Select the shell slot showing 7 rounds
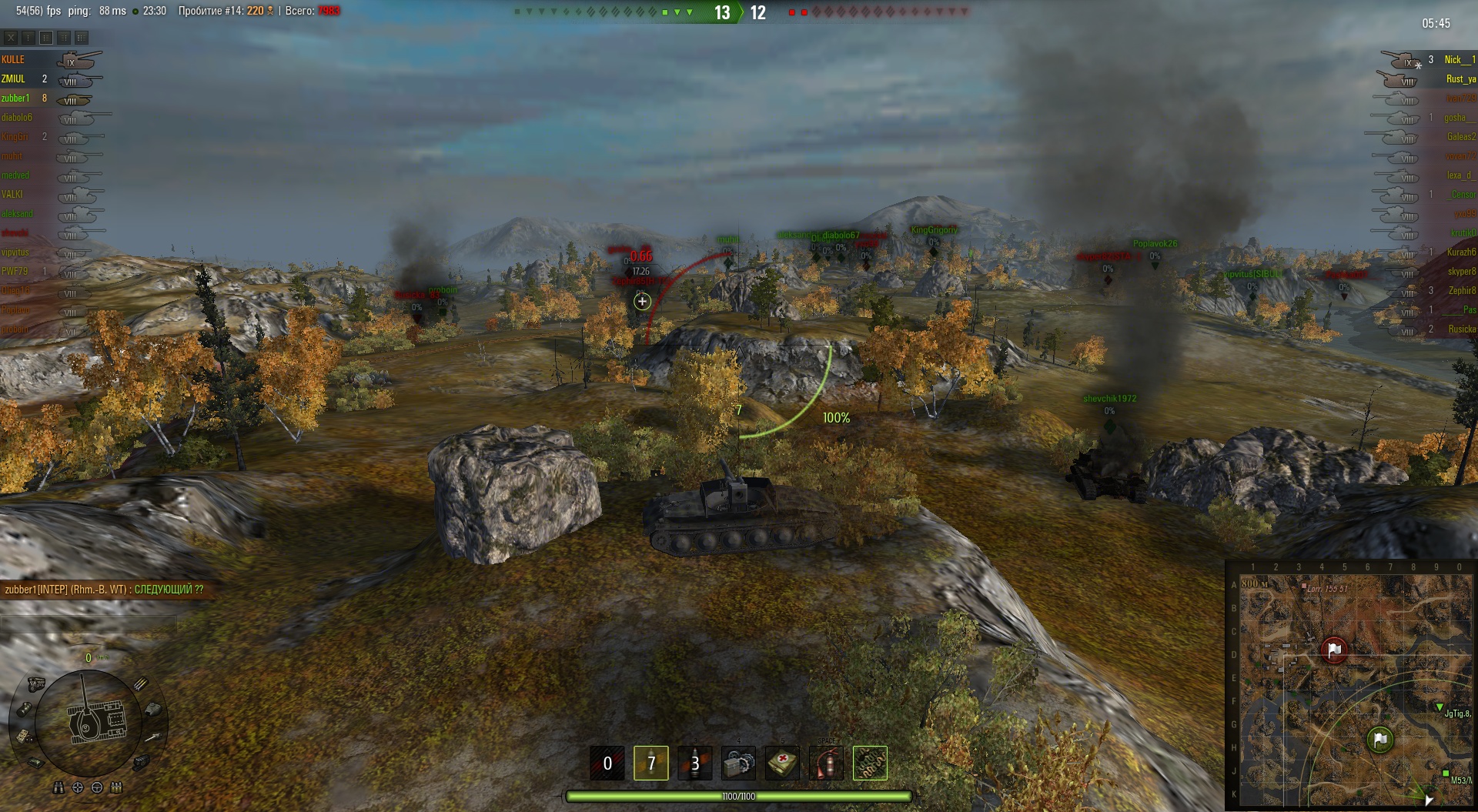Viewport: 1478px width, 812px height. (650, 763)
